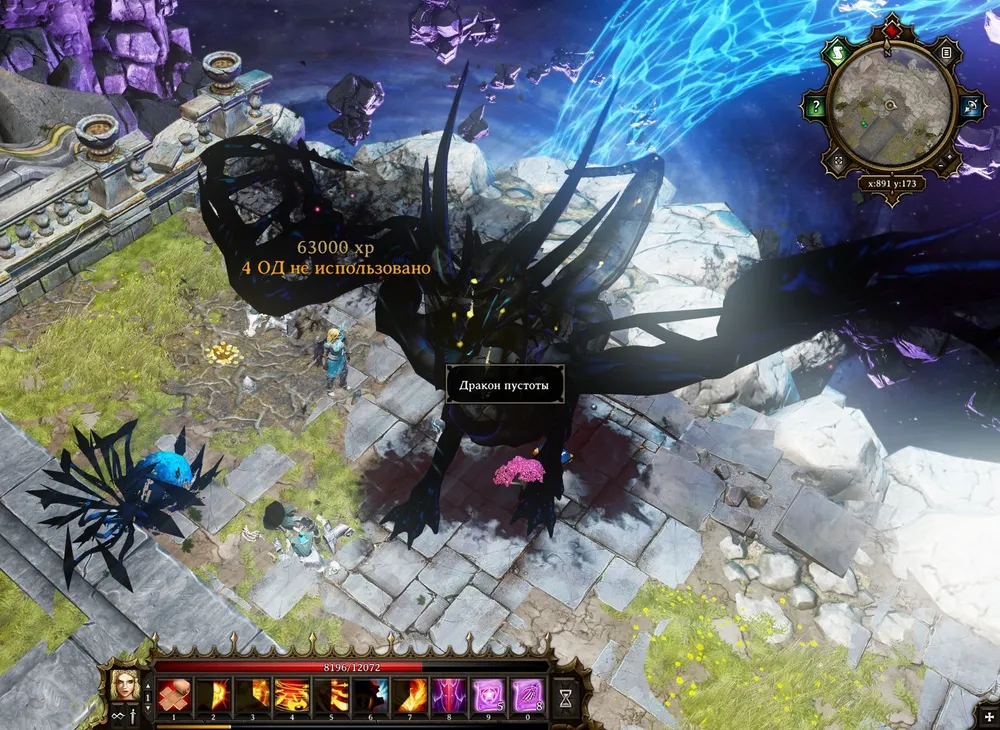Viewport: 1000px width, 730px height.
Task: Open the journal list icon by the minimap
Action: (x=946, y=52)
